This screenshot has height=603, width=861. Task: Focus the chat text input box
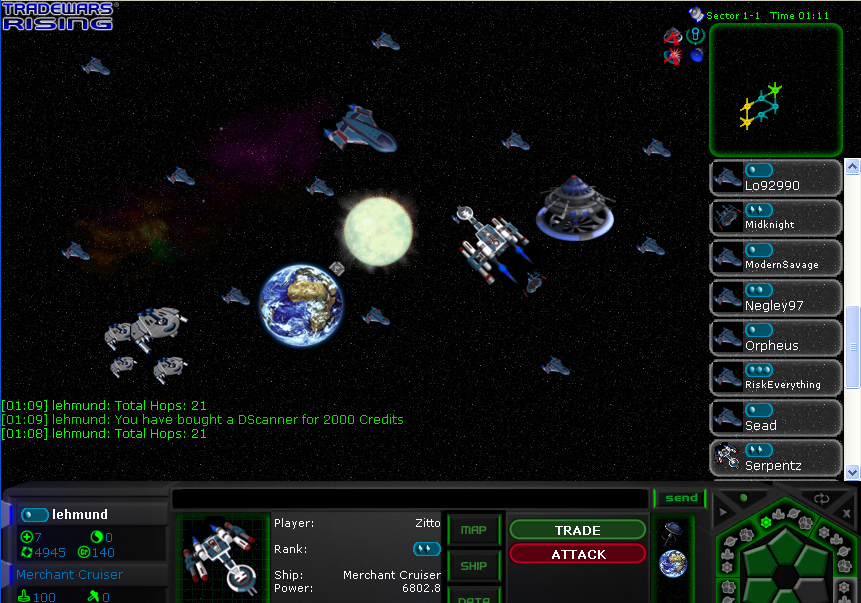coord(410,498)
